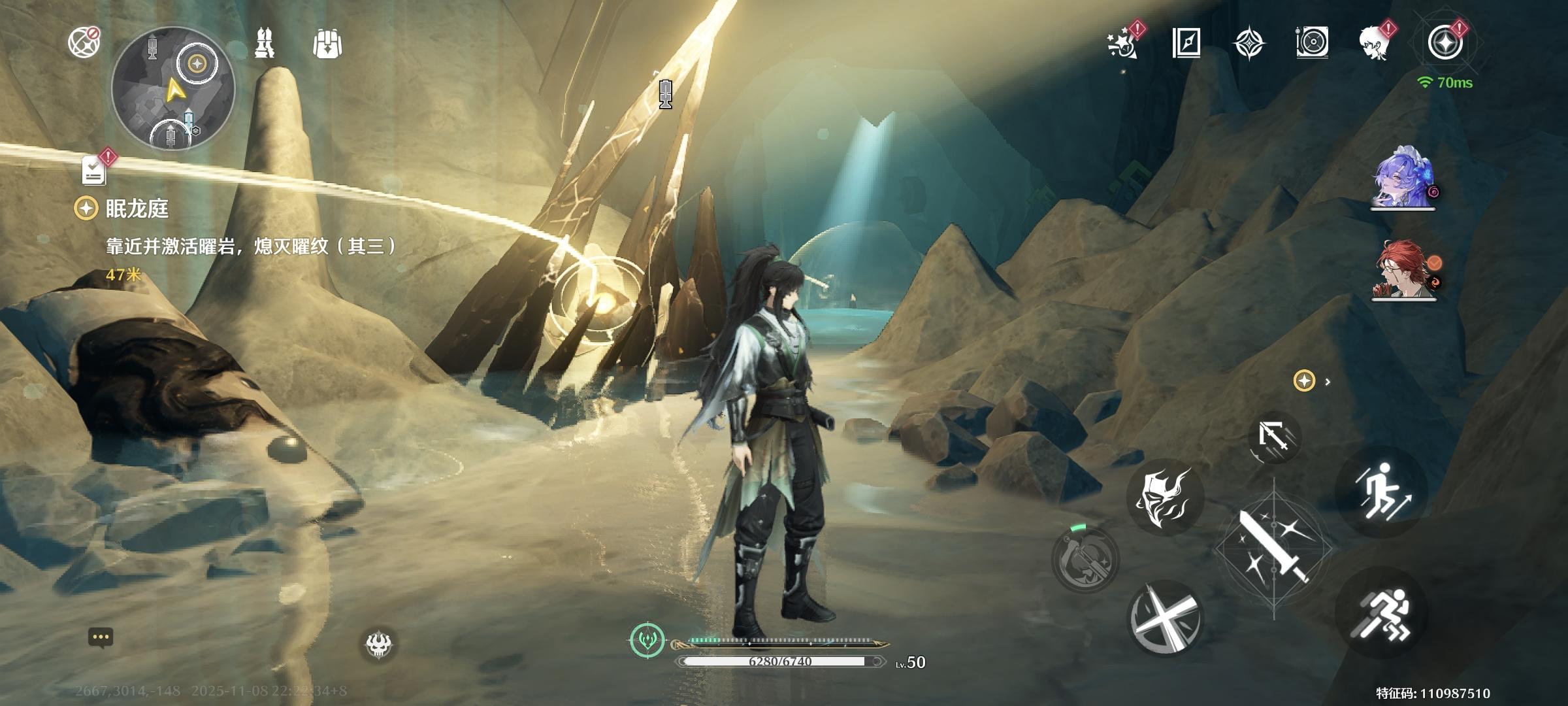The height and width of the screenshot is (706, 1568).
Task: Switch to the purple-haired character portrait
Action: pos(1403,178)
